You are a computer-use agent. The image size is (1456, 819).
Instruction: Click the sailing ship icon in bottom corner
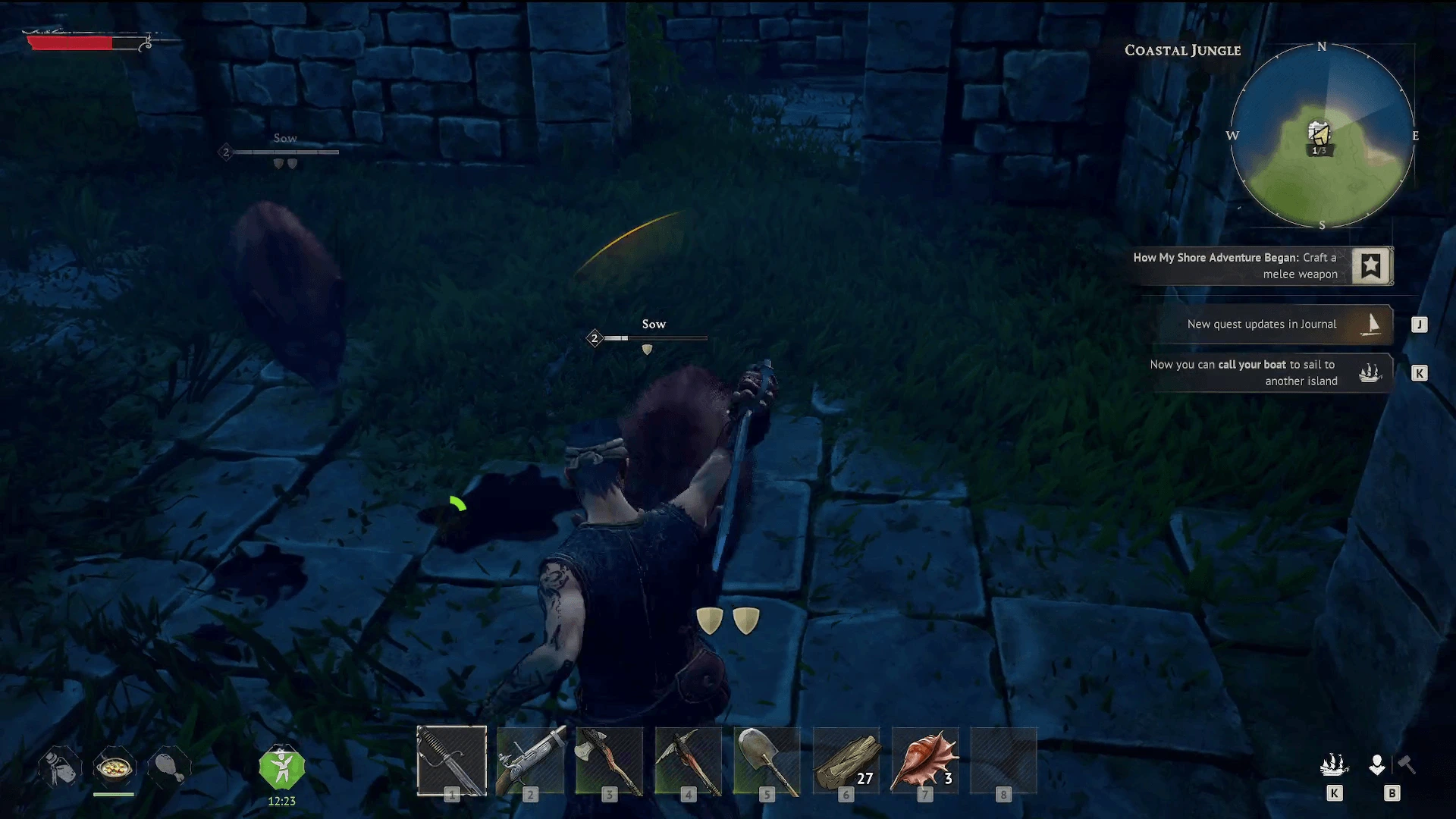click(1334, 765)
